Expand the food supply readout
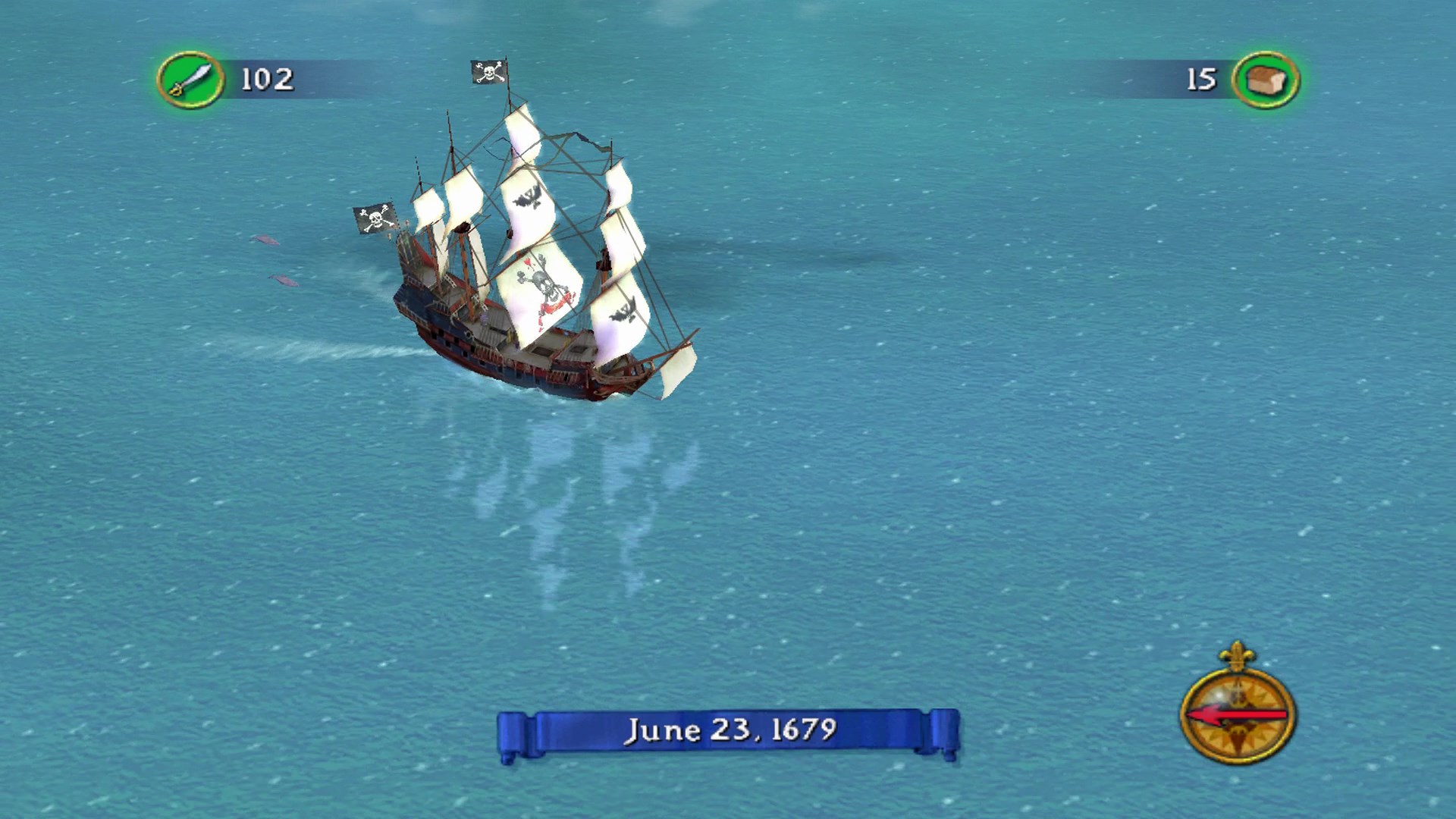The height and width of the screenshot is (819, 1456). (x=1228, y=77)
